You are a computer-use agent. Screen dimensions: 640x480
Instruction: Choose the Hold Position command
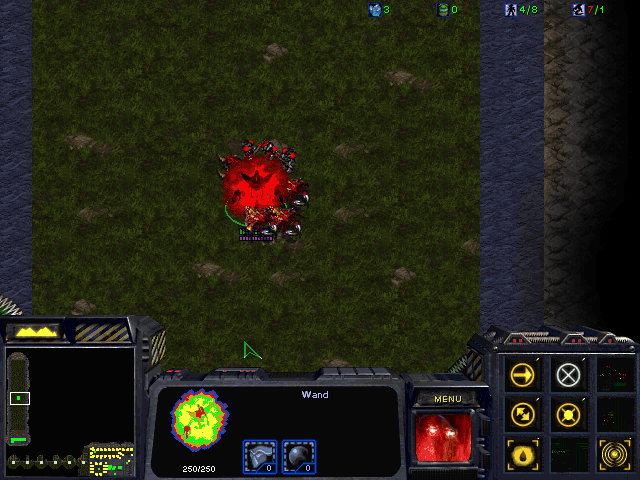568,413
